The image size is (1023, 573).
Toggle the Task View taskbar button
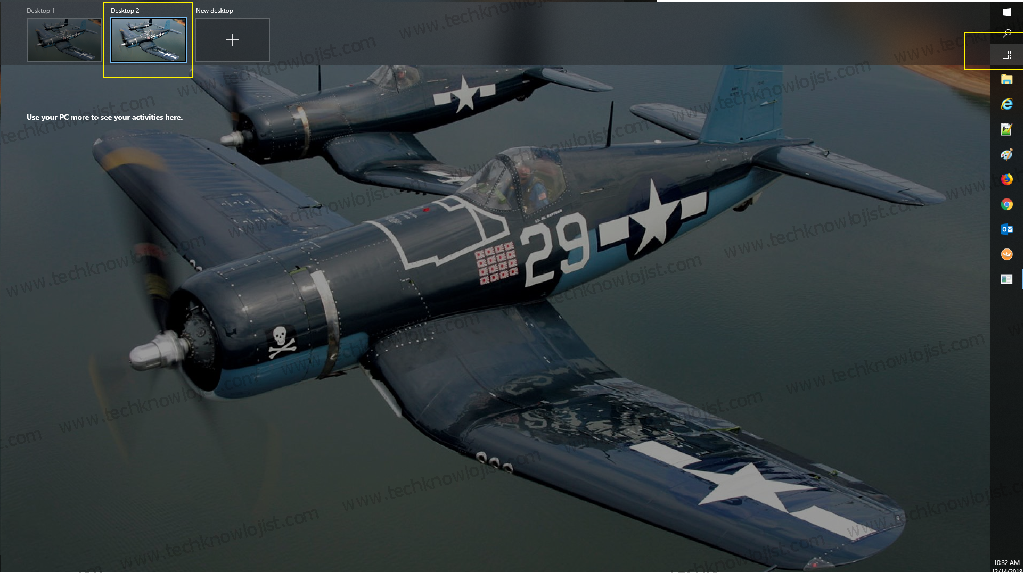click(x=1006, y=54)
